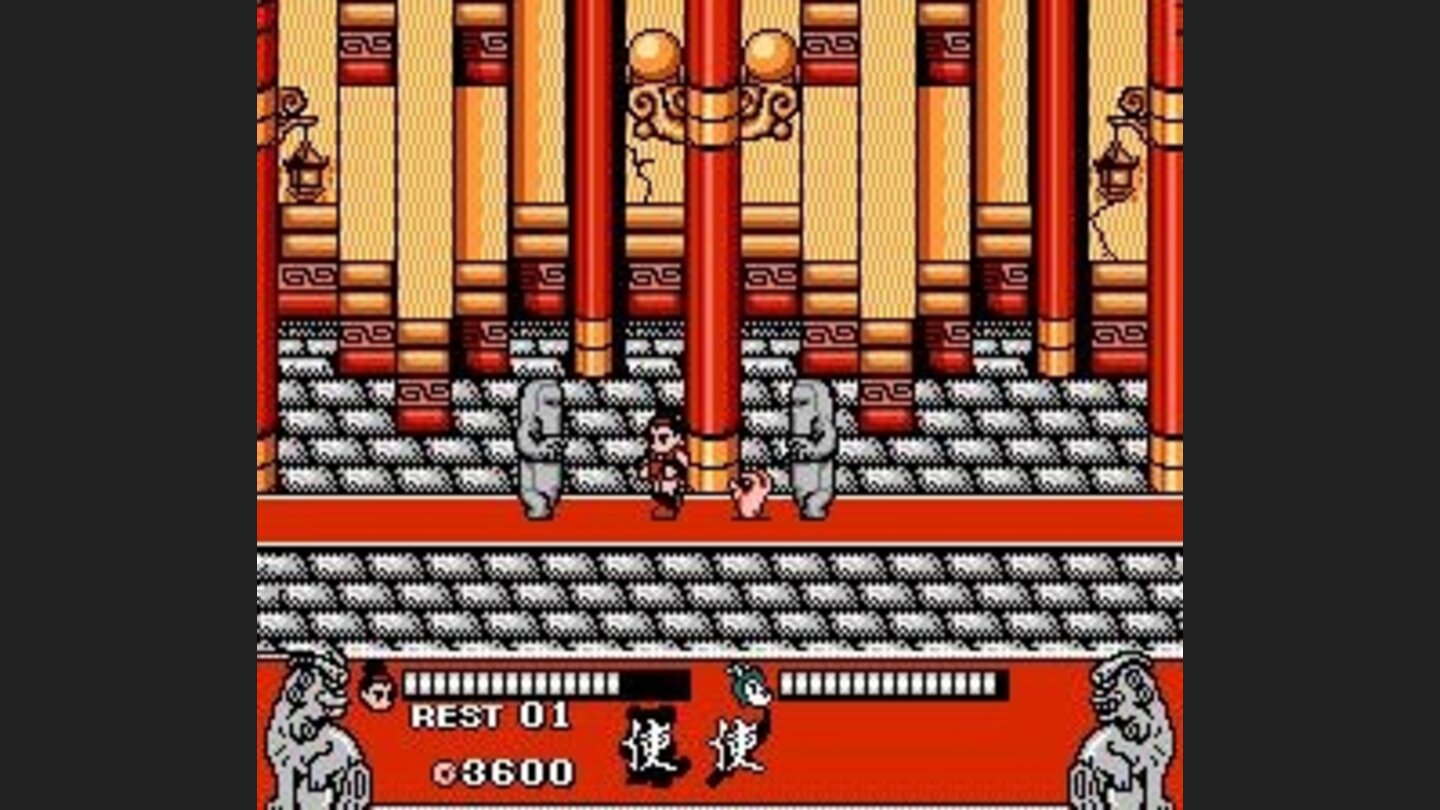Screen dimensions: 1440x810
Task: Click the REST 01 lives counter
Action: (x=490, y=717)
